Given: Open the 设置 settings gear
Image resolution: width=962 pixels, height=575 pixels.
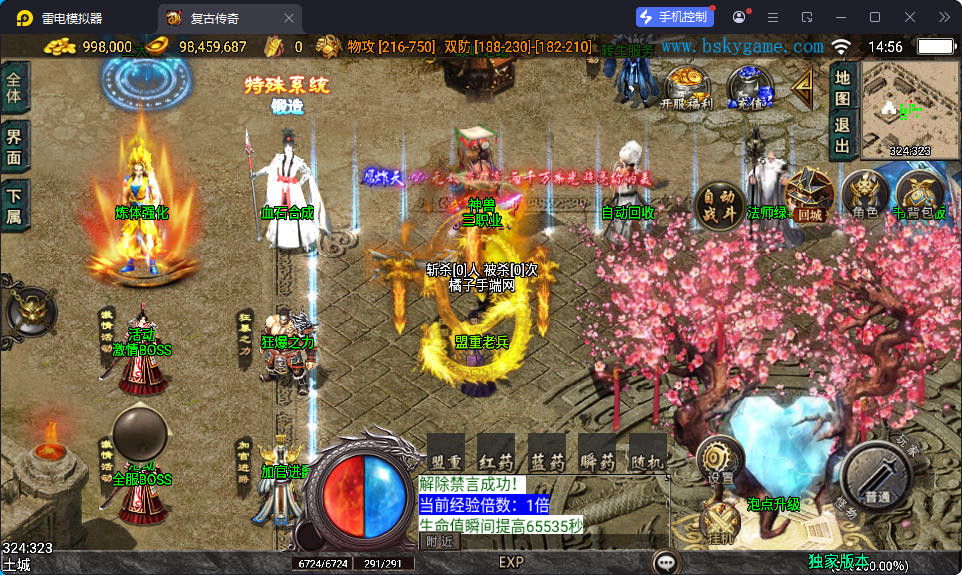Looking at the screenshot, I should point(720,461).
